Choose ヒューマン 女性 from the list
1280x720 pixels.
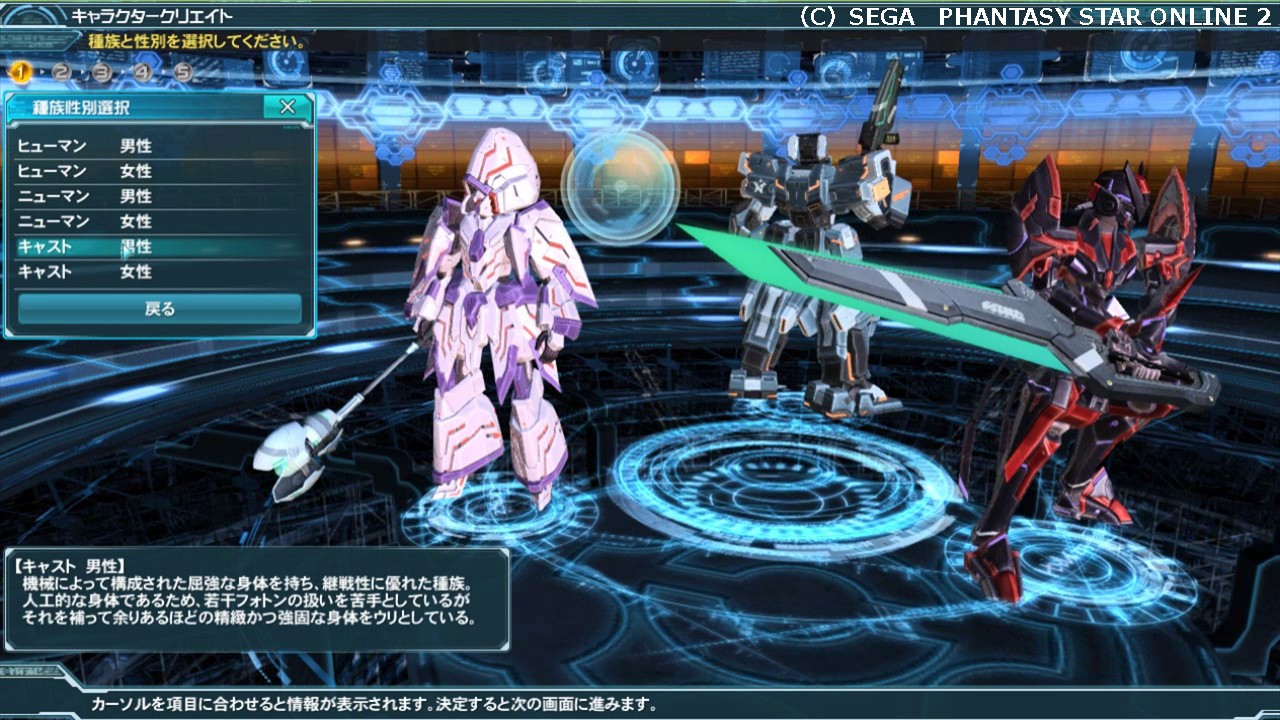click(160, 171)
